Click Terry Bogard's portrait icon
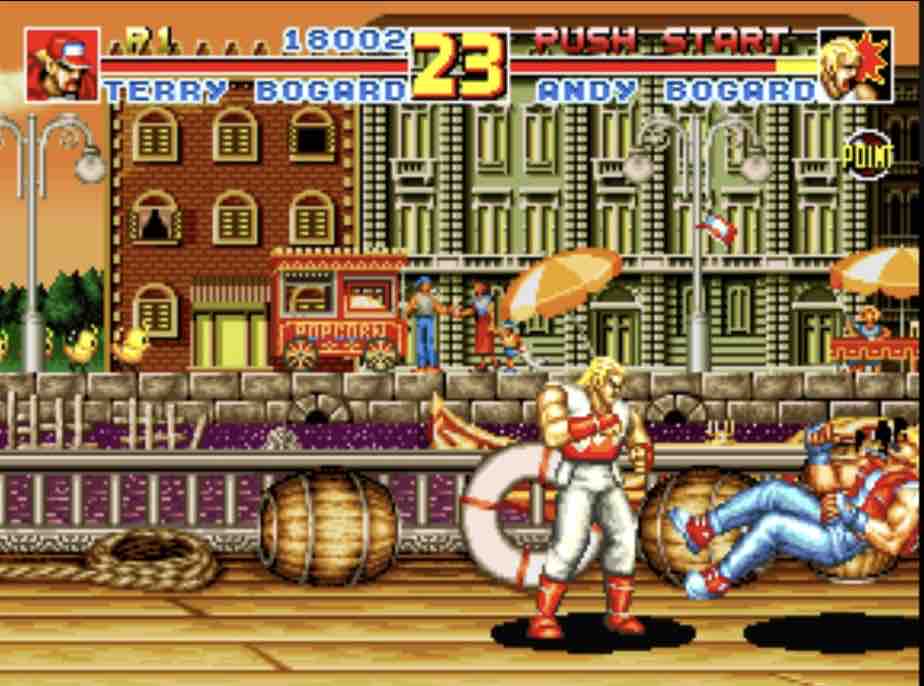Image resolution: width=924 pixels, height=686 pixels. [x=62, y=65]
